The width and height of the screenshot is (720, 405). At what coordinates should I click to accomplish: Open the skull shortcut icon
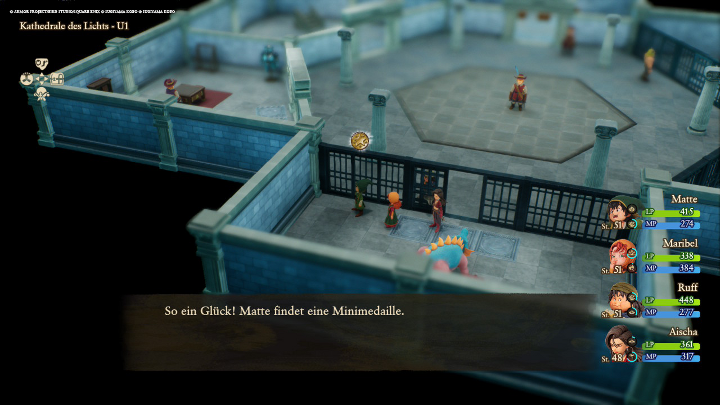click(42, 93)
